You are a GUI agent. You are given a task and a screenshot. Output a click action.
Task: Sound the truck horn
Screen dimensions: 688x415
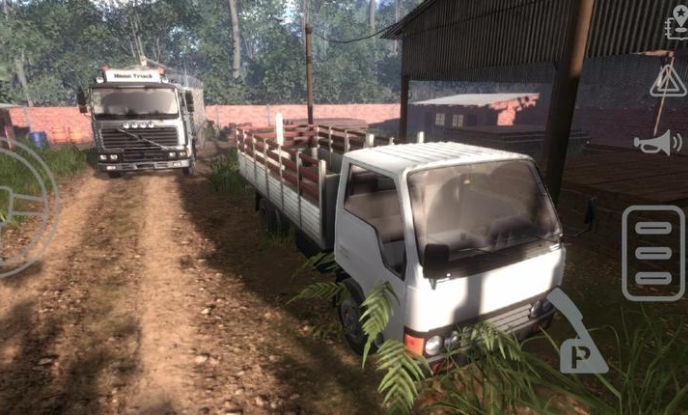[657, 143]
